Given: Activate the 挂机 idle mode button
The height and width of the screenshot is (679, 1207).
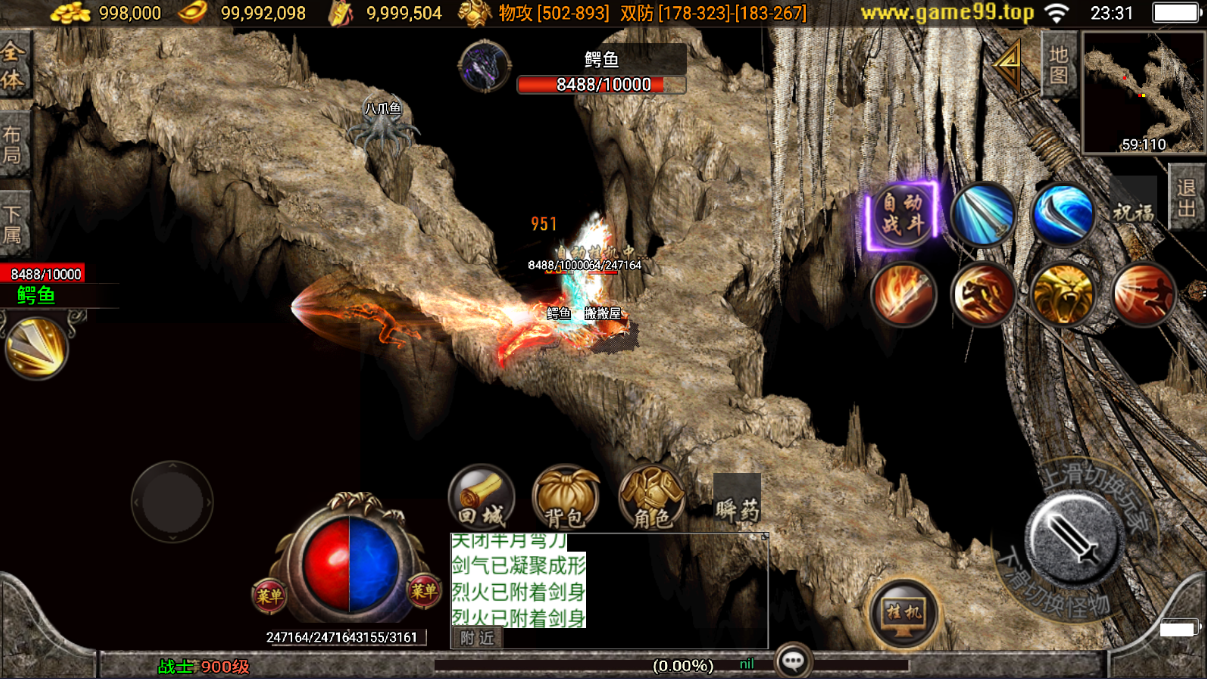Looking at the screenshot, I should click(x=903, y=613).
